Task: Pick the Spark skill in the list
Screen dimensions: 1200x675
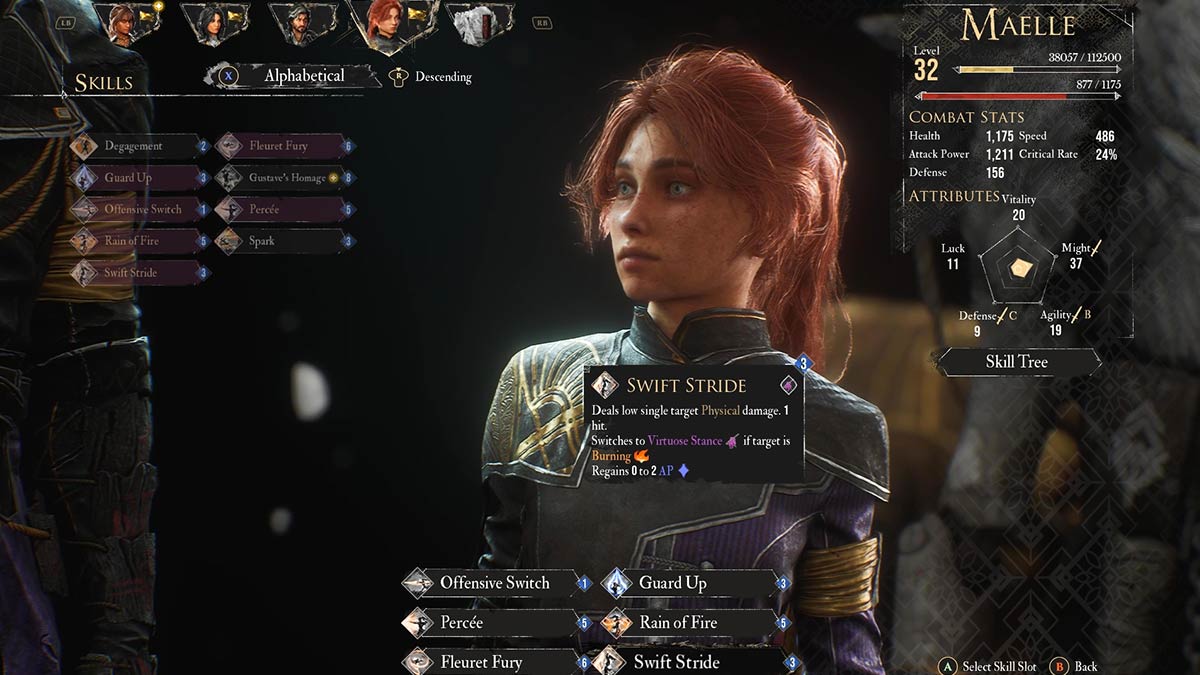Action: (x=262, y=241)
